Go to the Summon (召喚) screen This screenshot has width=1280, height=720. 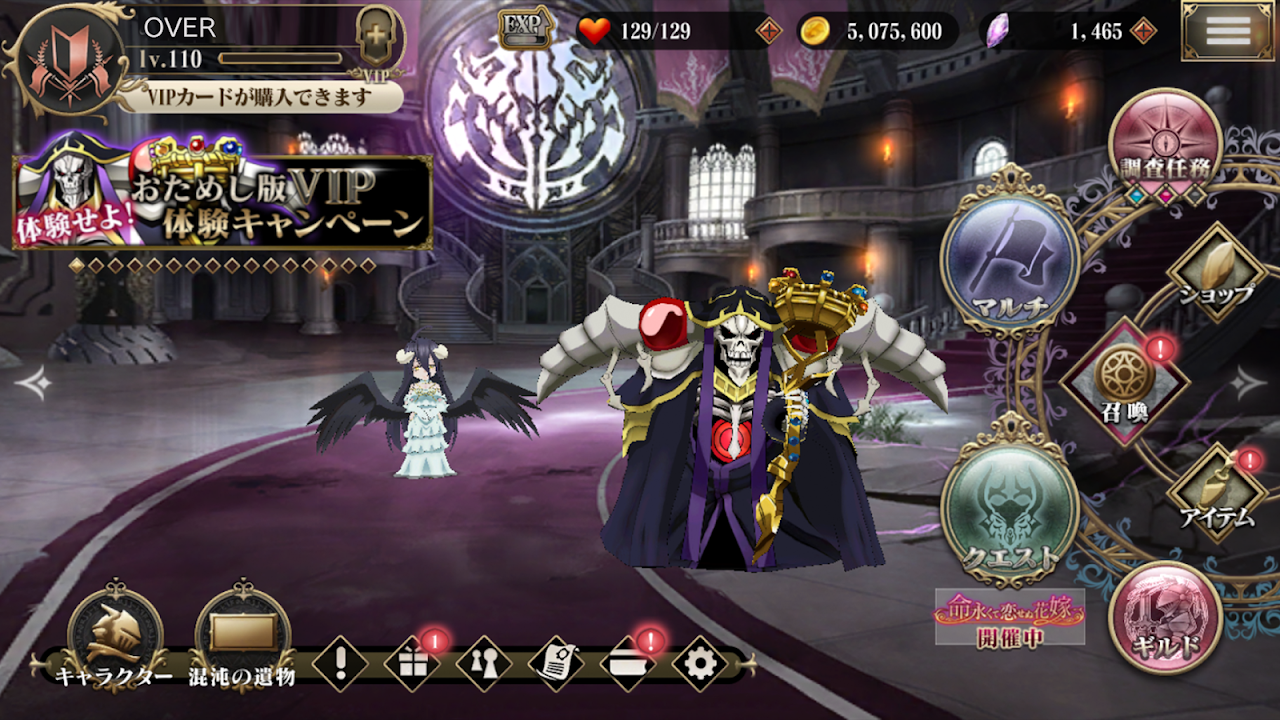1122,380
